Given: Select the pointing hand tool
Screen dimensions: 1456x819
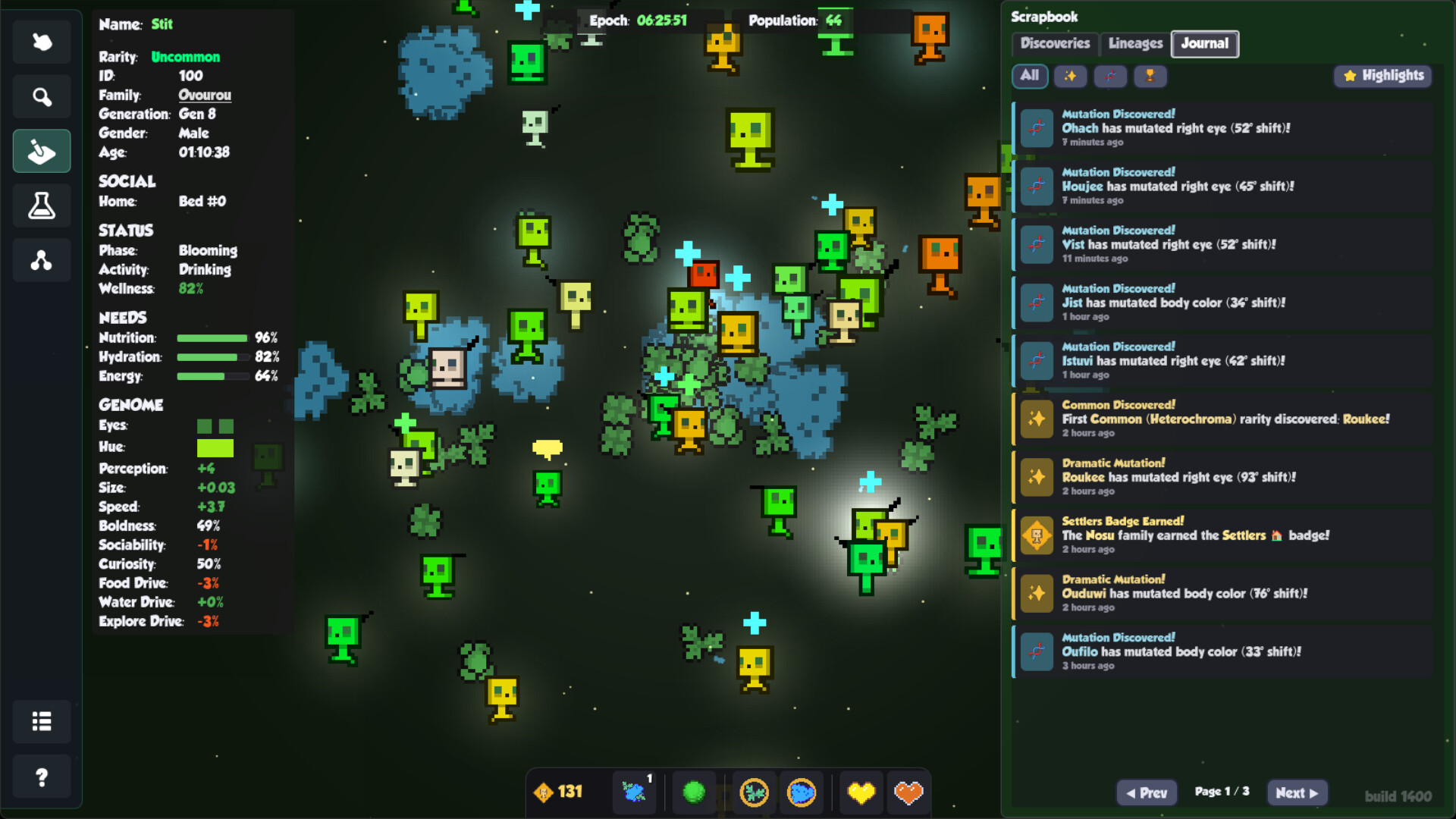Looking at the screenshot, I should tap(42, 42).
